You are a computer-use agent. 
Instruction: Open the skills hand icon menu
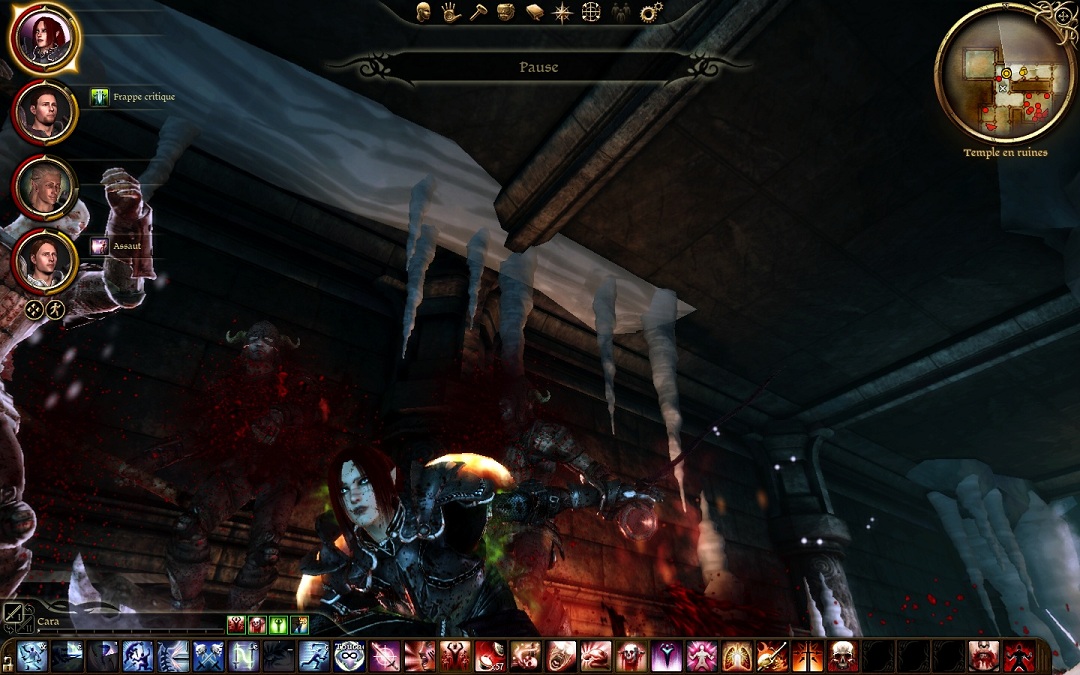450,12
